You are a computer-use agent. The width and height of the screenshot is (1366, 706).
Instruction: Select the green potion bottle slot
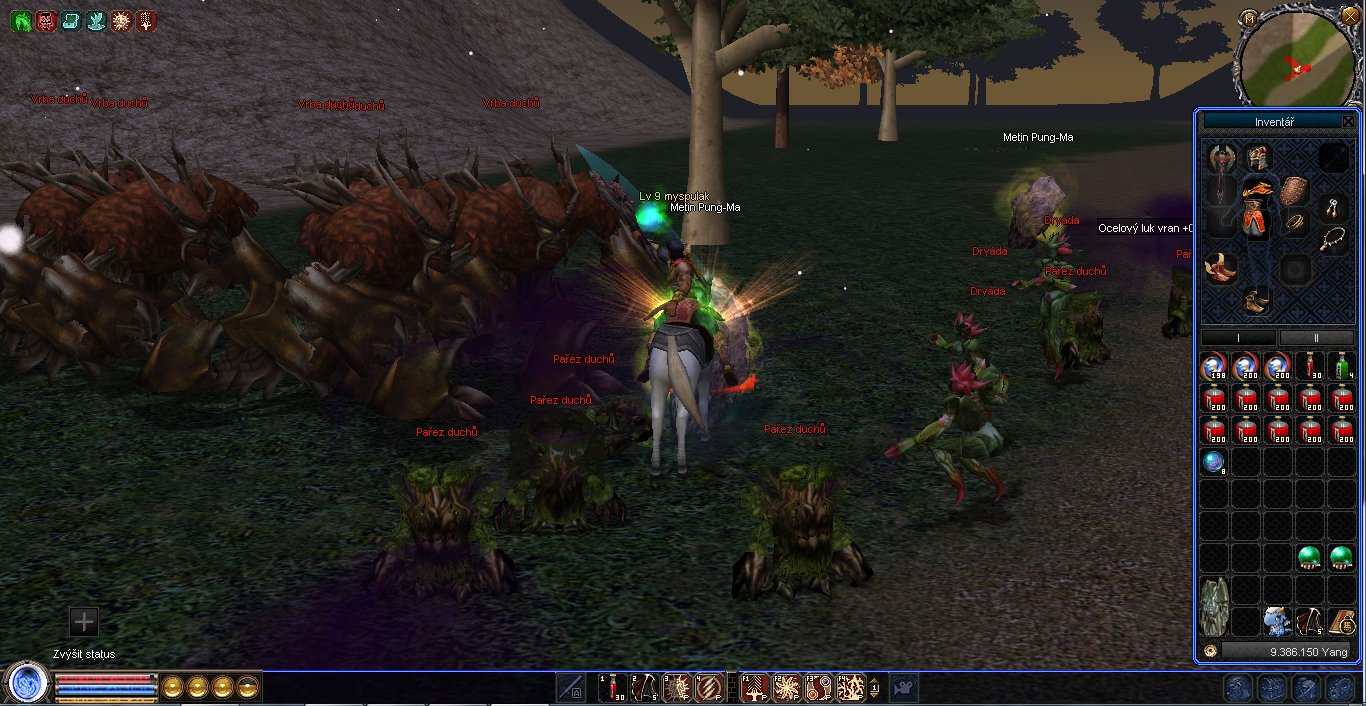[1342, 366]
